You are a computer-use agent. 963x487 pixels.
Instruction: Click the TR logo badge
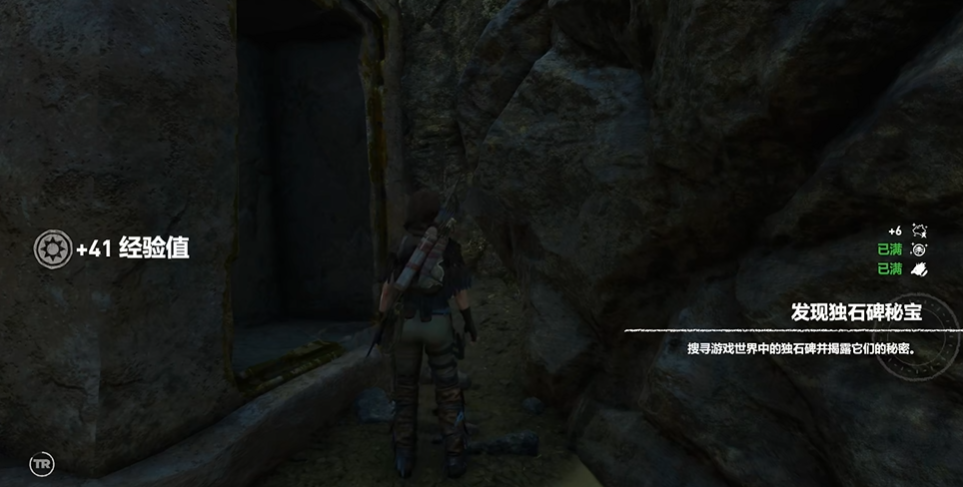(42, 464)
